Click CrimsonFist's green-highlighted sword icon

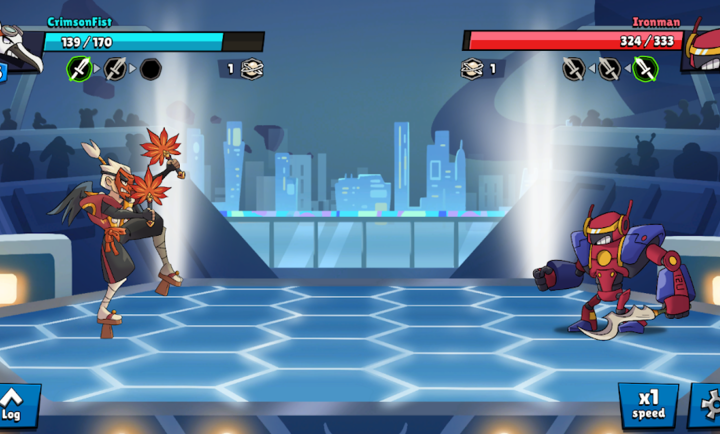(x=79, y=69)
